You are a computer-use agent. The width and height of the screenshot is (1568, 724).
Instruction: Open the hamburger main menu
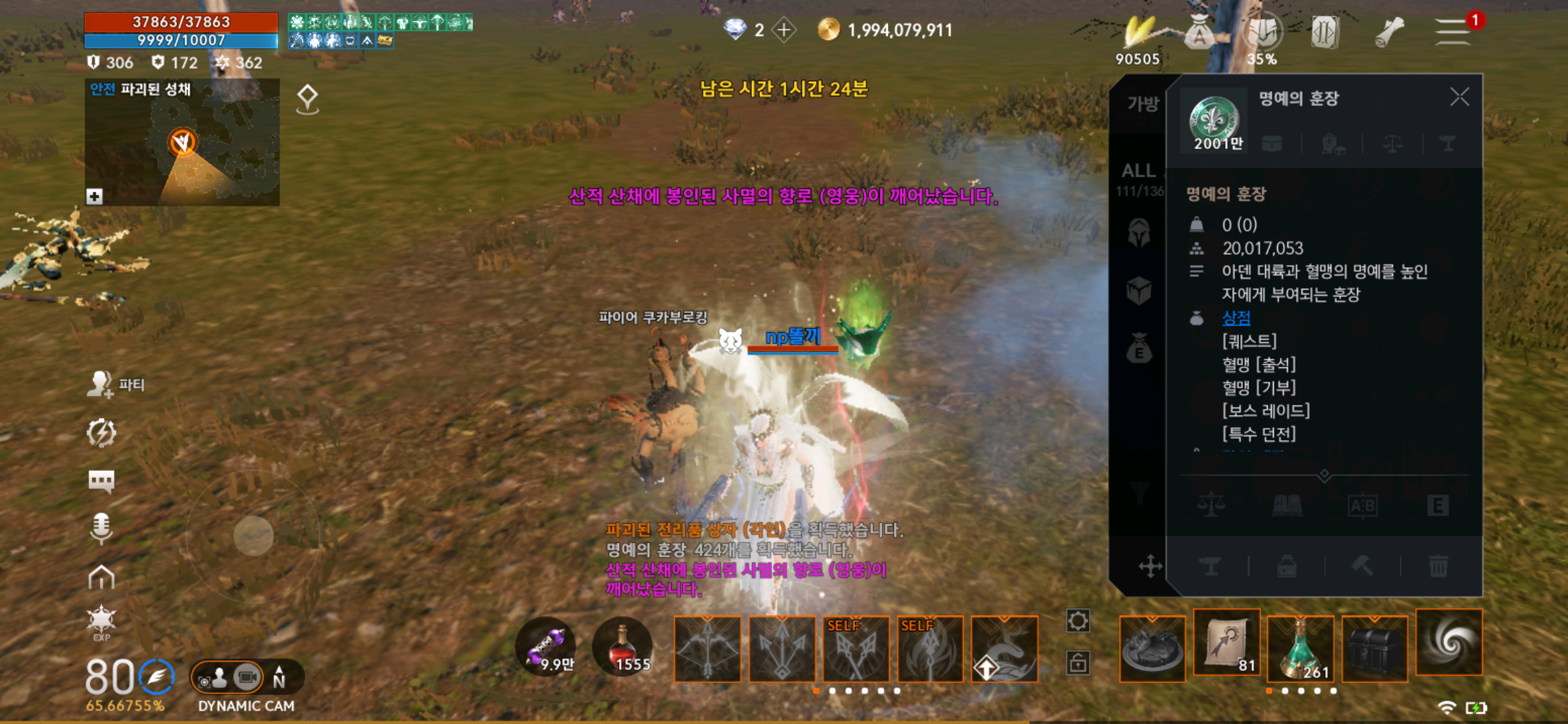1452,32
